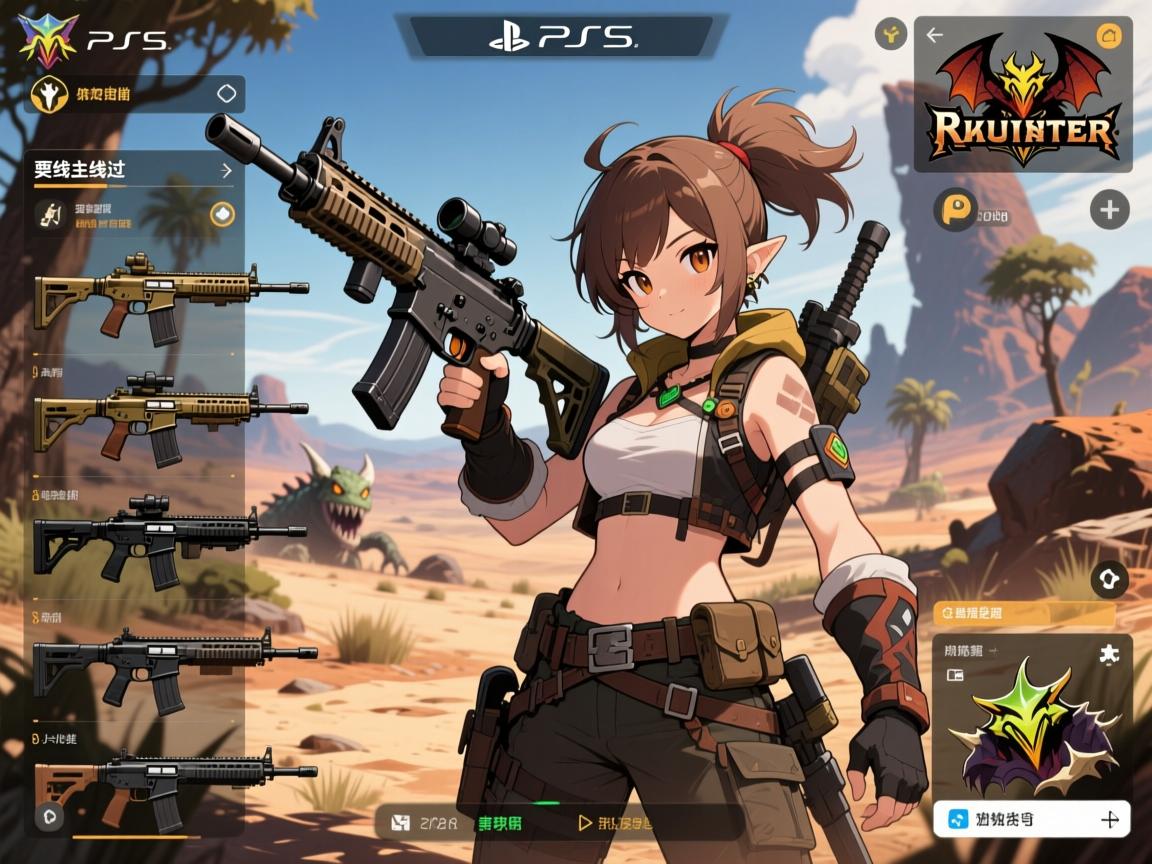Click the yellow Y circle icon
The image size is (1152, 864).
pyautogui.click(x=890, y=35)
